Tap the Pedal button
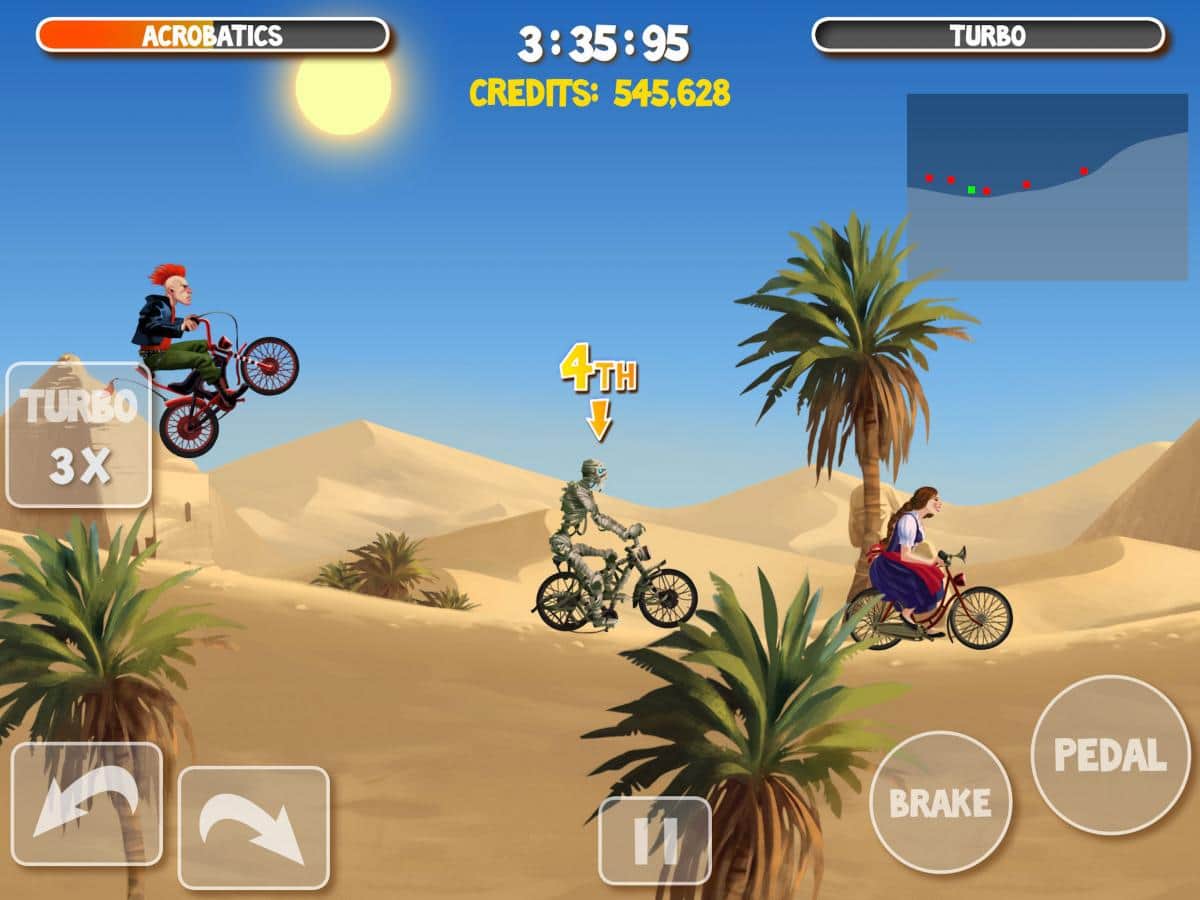 (x=1110, y=754)
